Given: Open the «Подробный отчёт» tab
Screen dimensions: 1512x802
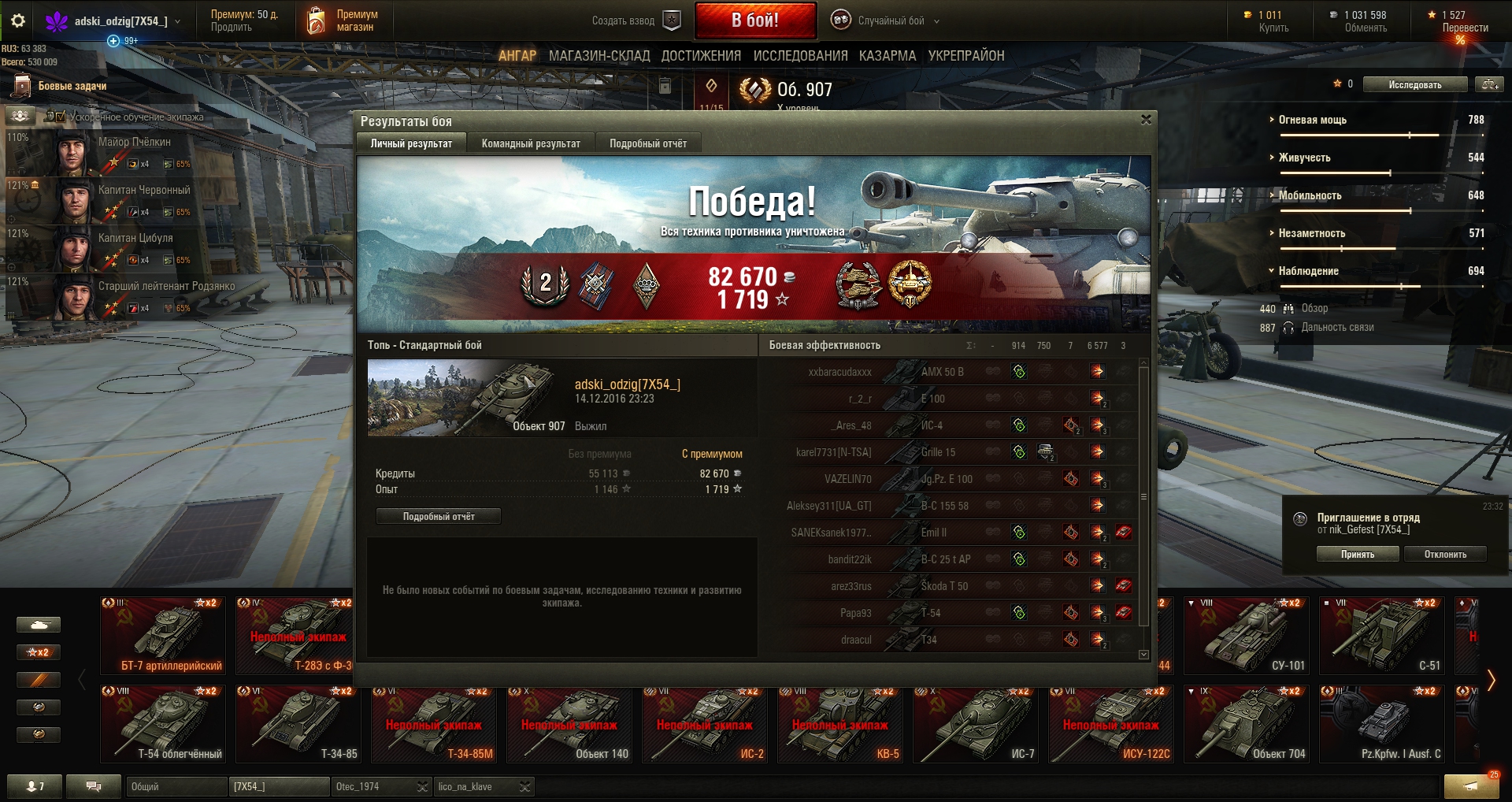Looking at the screenshot, I should (647, 143).
